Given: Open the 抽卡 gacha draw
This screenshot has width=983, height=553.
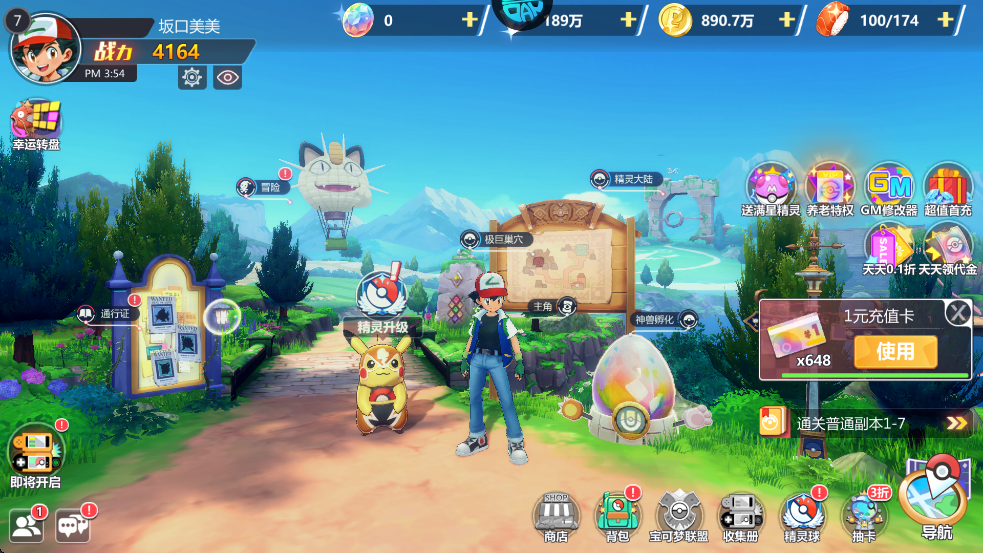Looking at the screenshot, I should click(863, 514).
